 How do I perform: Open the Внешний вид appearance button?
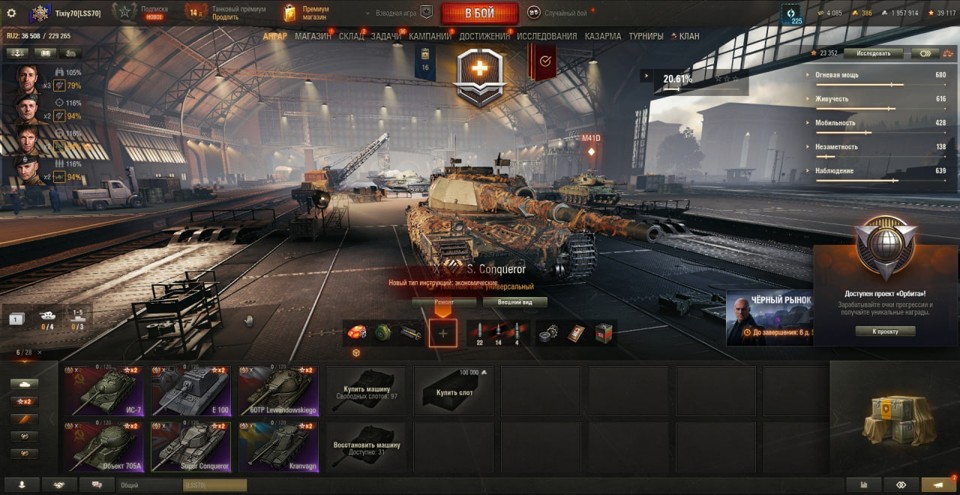tap(515, 301)
